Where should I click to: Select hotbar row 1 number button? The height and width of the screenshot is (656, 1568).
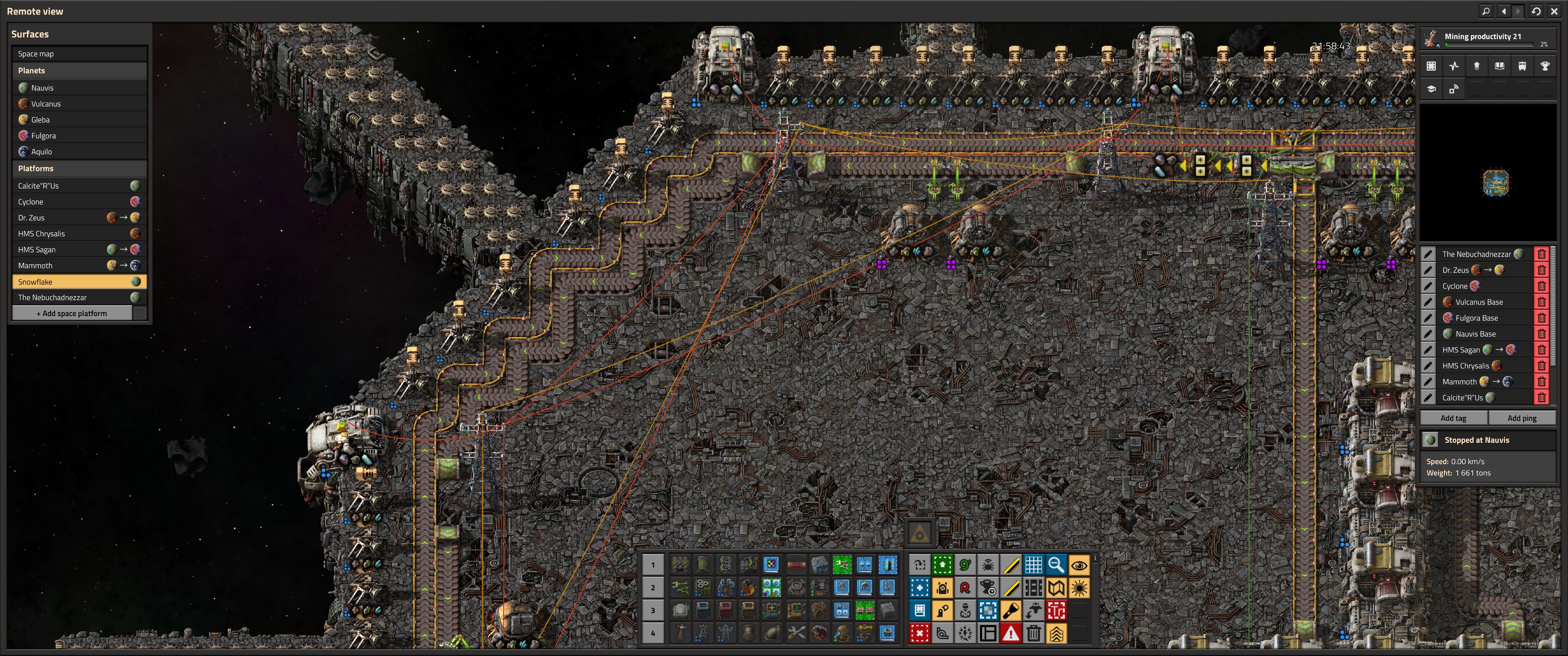pos(653,565)
